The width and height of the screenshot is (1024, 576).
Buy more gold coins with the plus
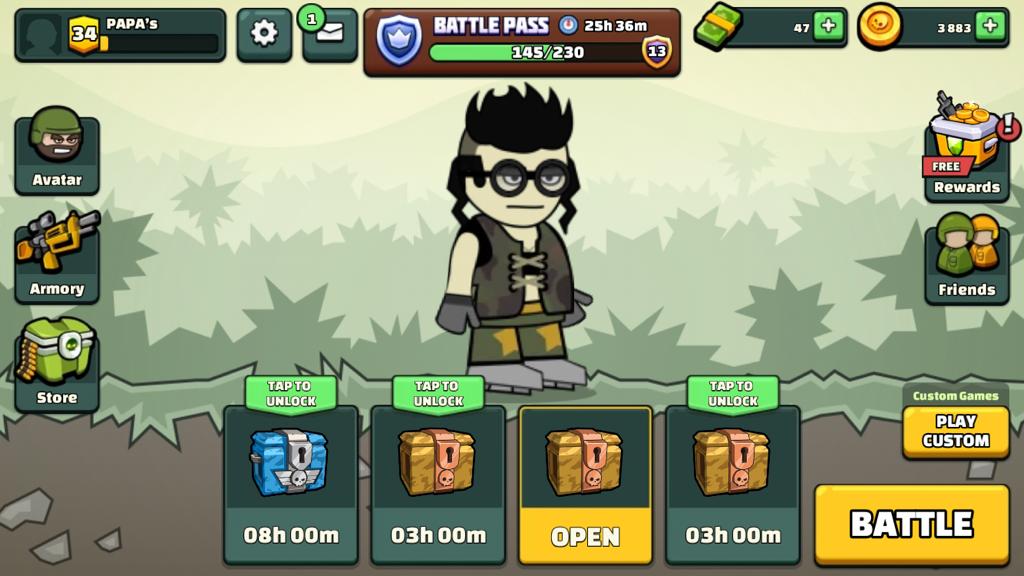[990, 27]
